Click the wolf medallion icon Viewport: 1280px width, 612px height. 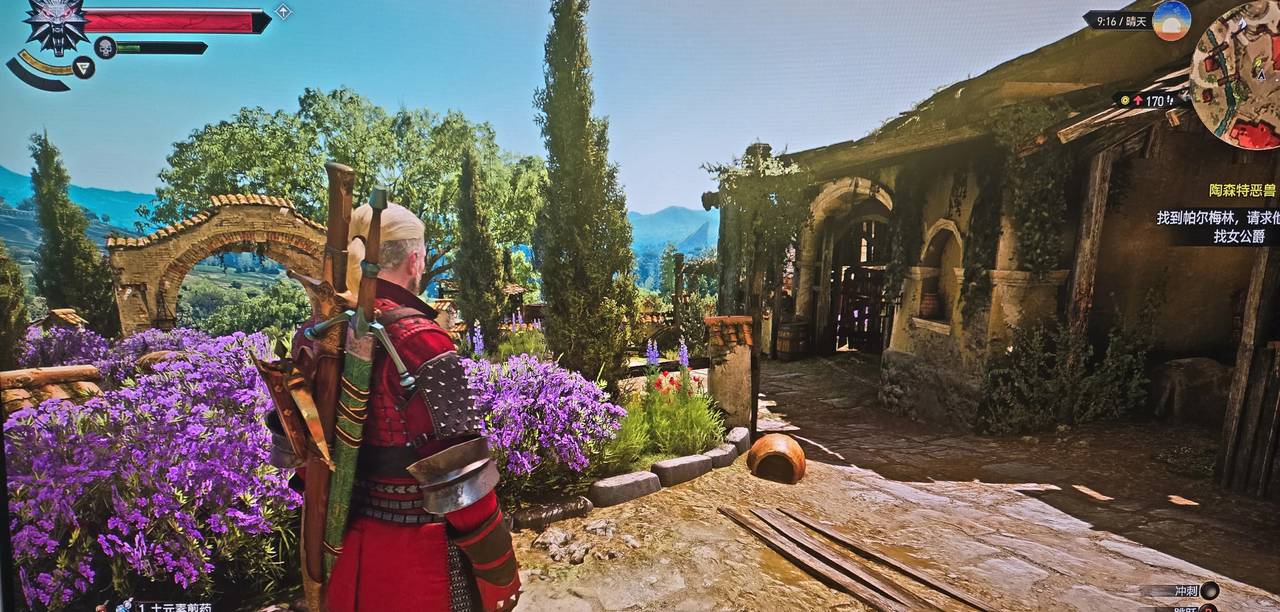[x=56, y=24]
